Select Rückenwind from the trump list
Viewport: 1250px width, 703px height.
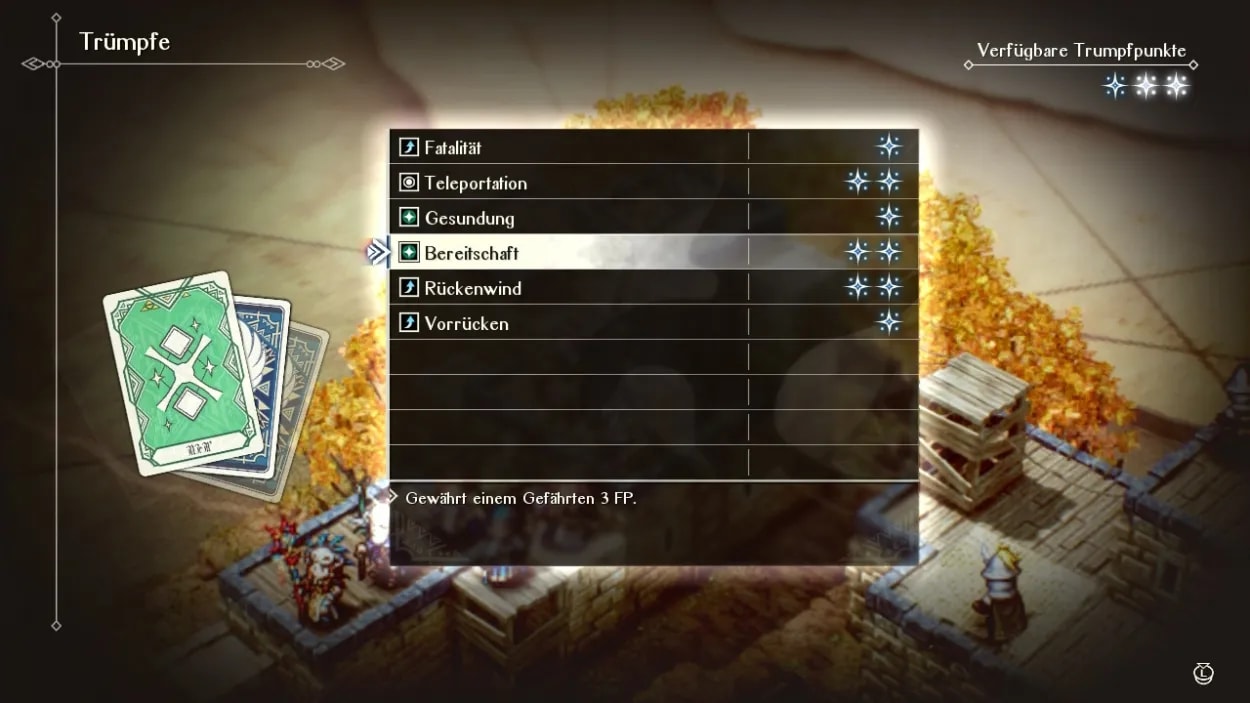pos(472,288)
